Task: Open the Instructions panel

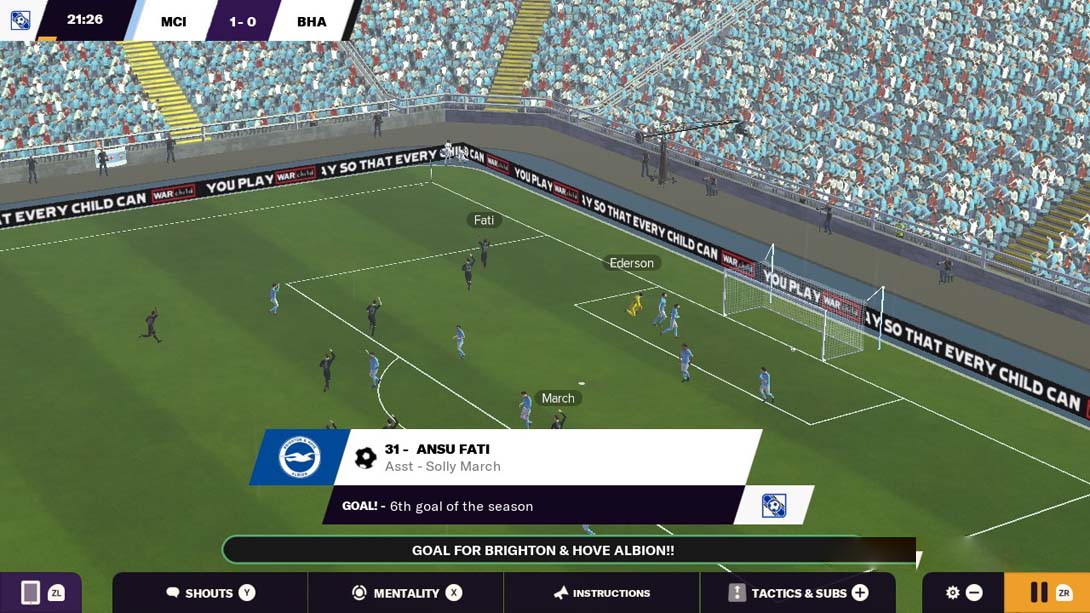Action: 602,593
